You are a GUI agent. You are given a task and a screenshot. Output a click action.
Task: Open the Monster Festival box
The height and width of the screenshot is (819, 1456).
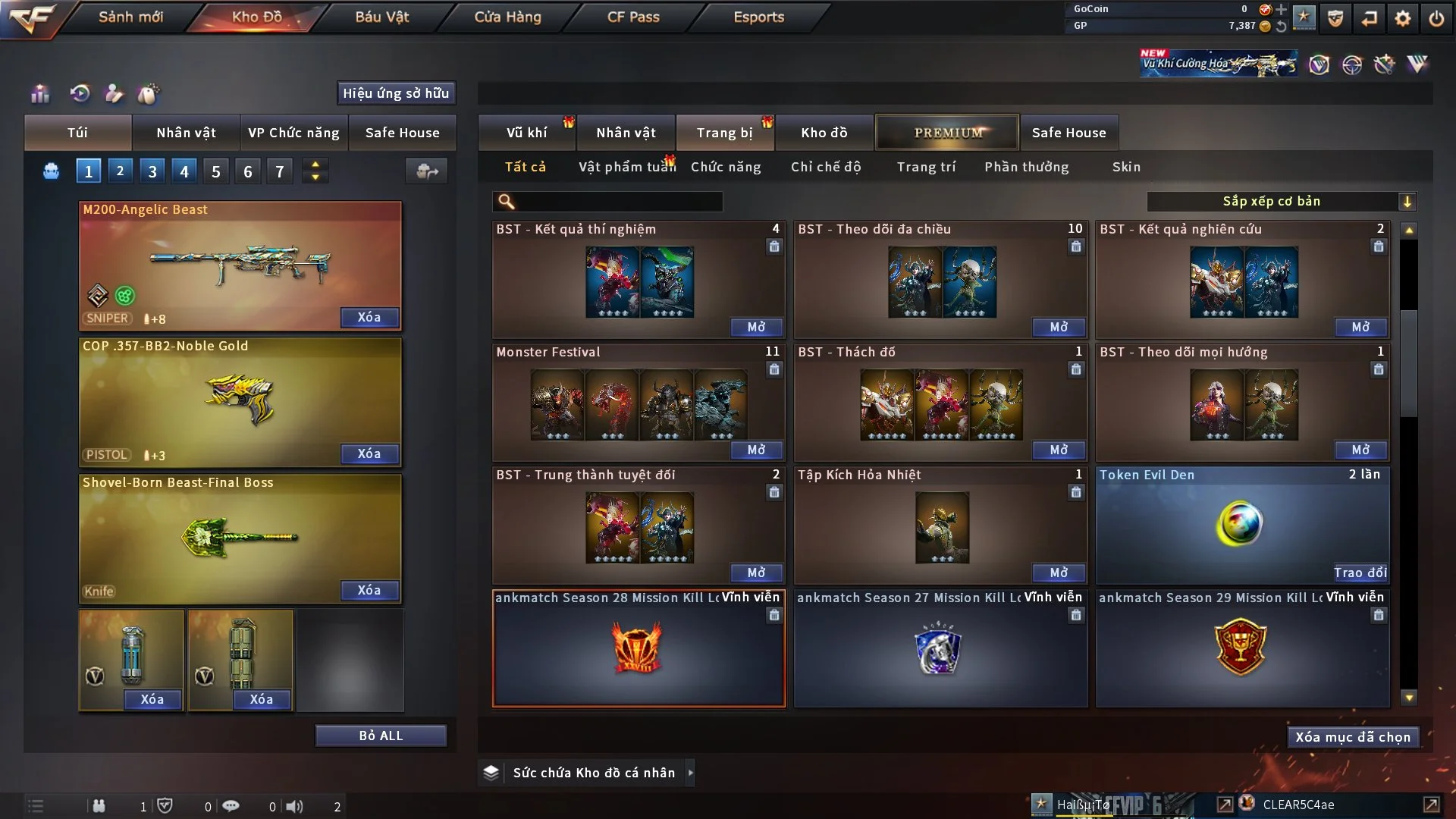pyautogui.click(x=756, y=450)
